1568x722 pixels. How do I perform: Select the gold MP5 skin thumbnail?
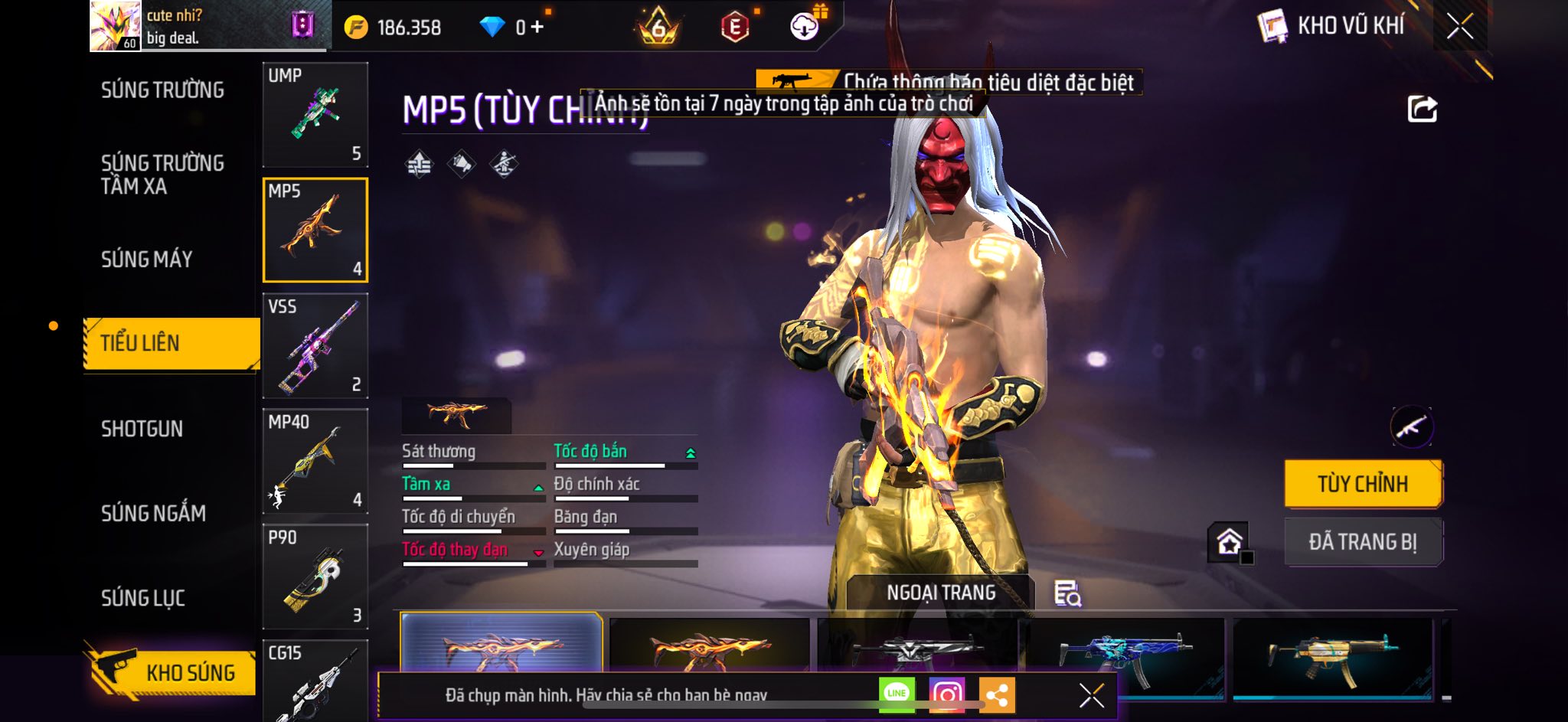(x=1332, y=655)
